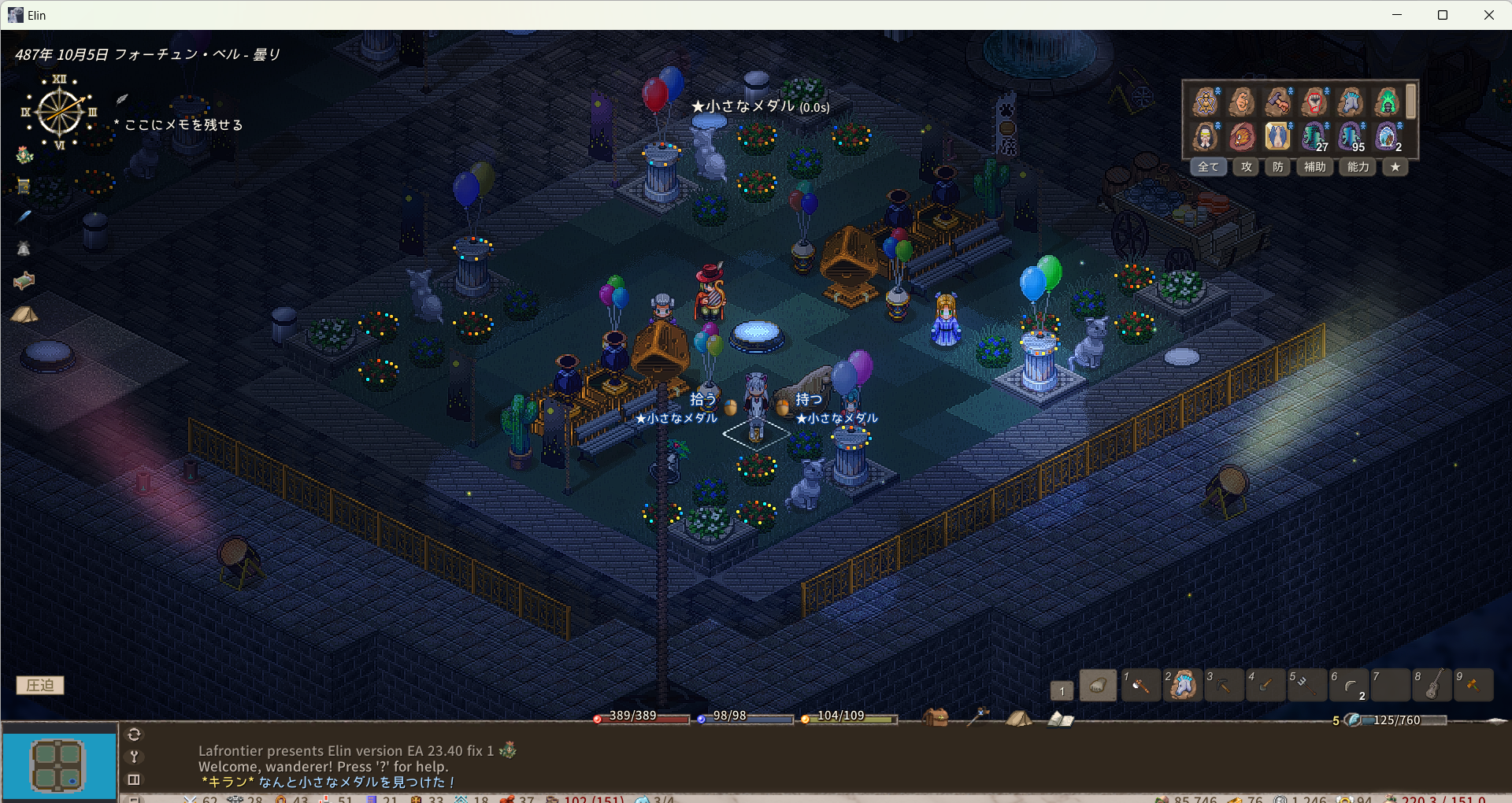Select the shovel in hotbar slot 4
Screen dimensions: 1512x803
pyautogui.click(x=1266, y=686)
